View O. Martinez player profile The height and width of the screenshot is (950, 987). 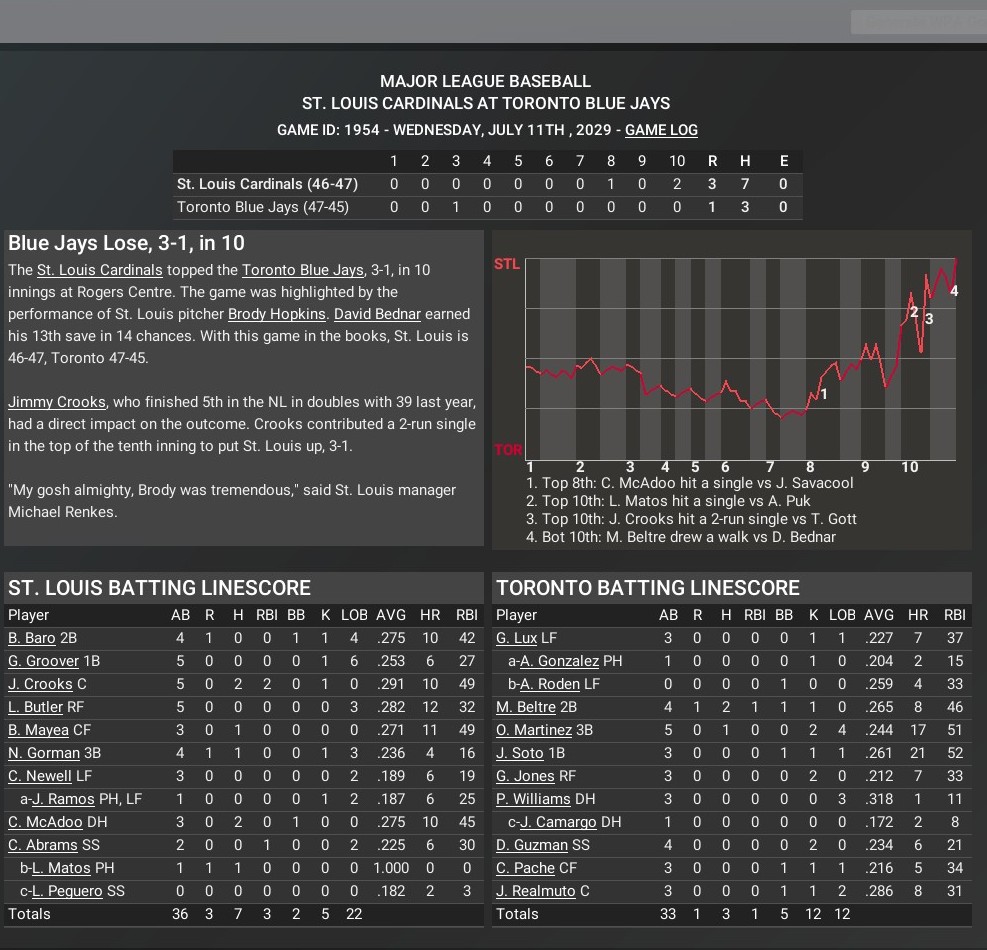[532, 730]
